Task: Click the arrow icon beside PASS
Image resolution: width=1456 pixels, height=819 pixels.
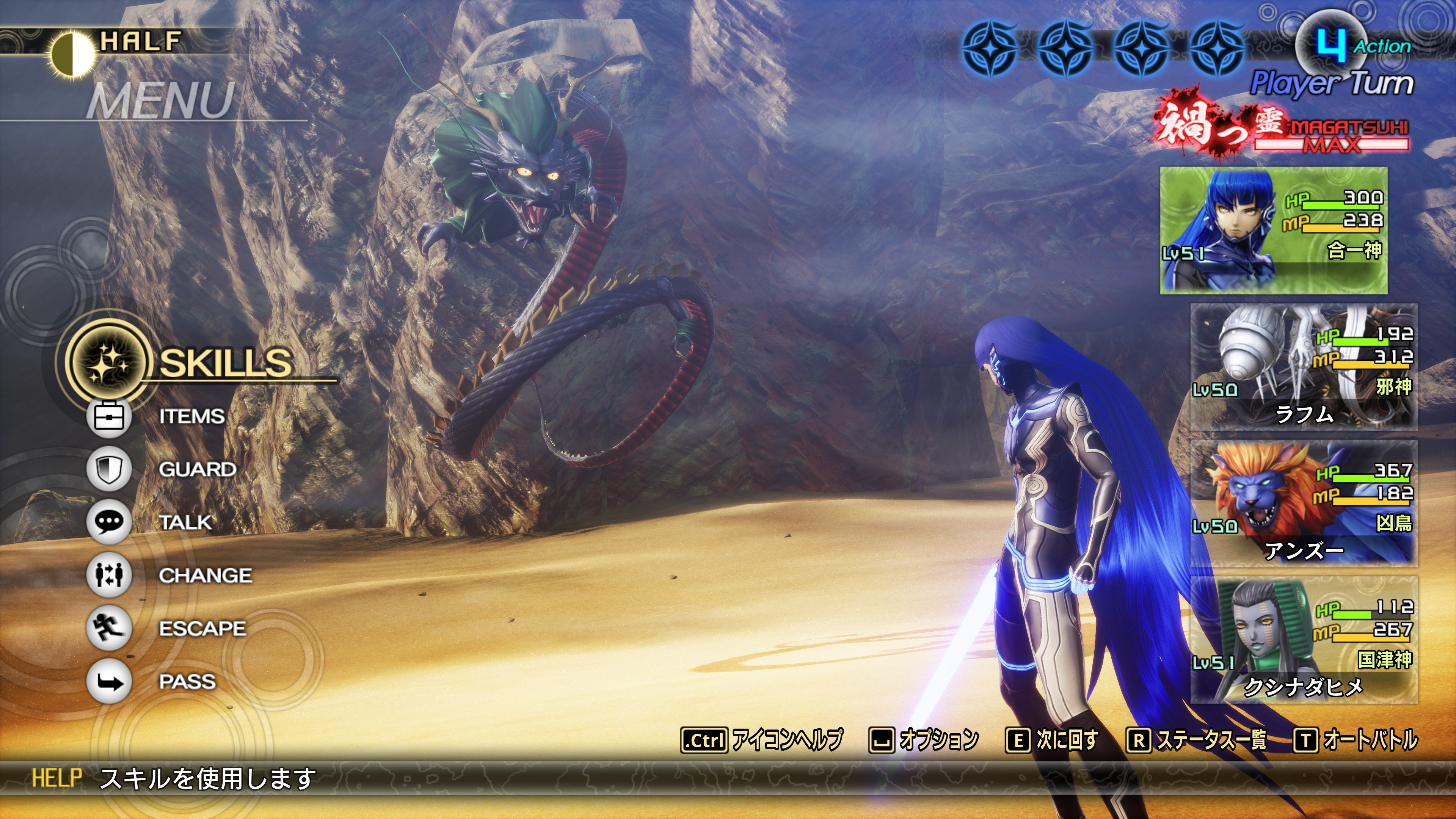Action: point(108,682)
